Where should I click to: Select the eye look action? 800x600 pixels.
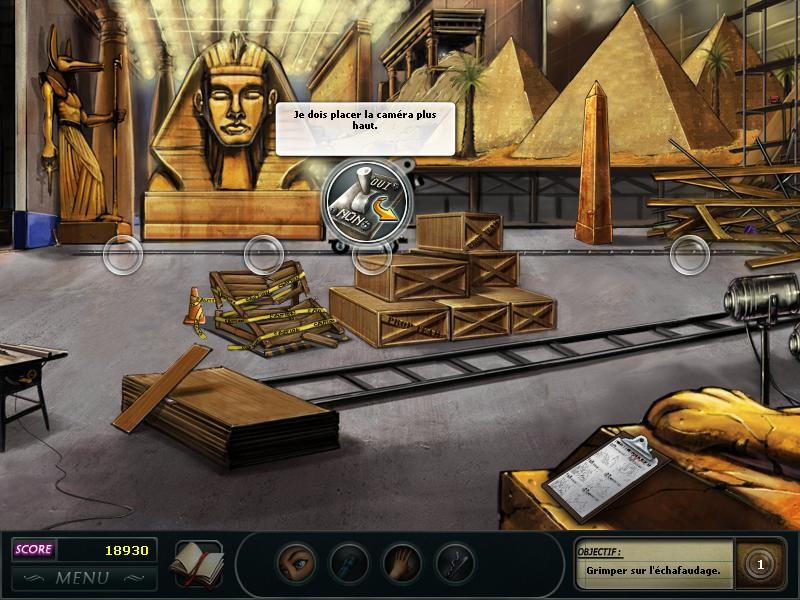tap(296, 563)
